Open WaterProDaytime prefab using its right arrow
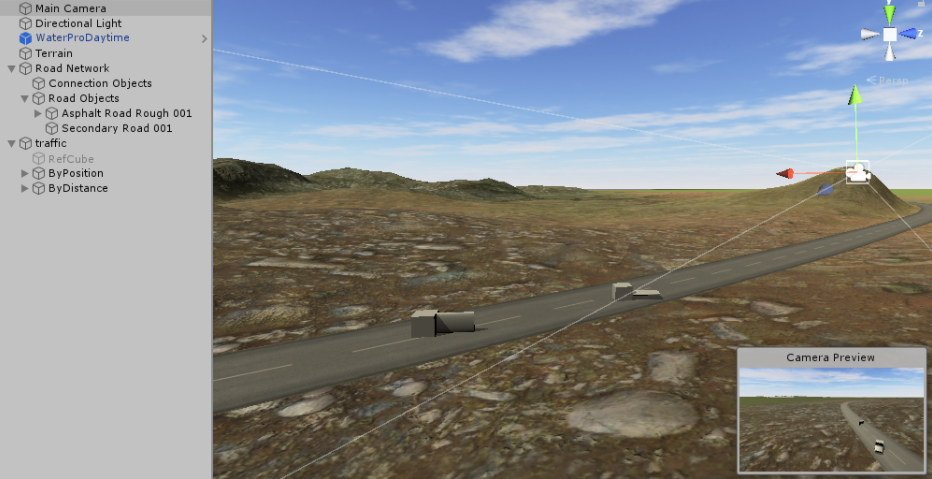 pos(204,39)
